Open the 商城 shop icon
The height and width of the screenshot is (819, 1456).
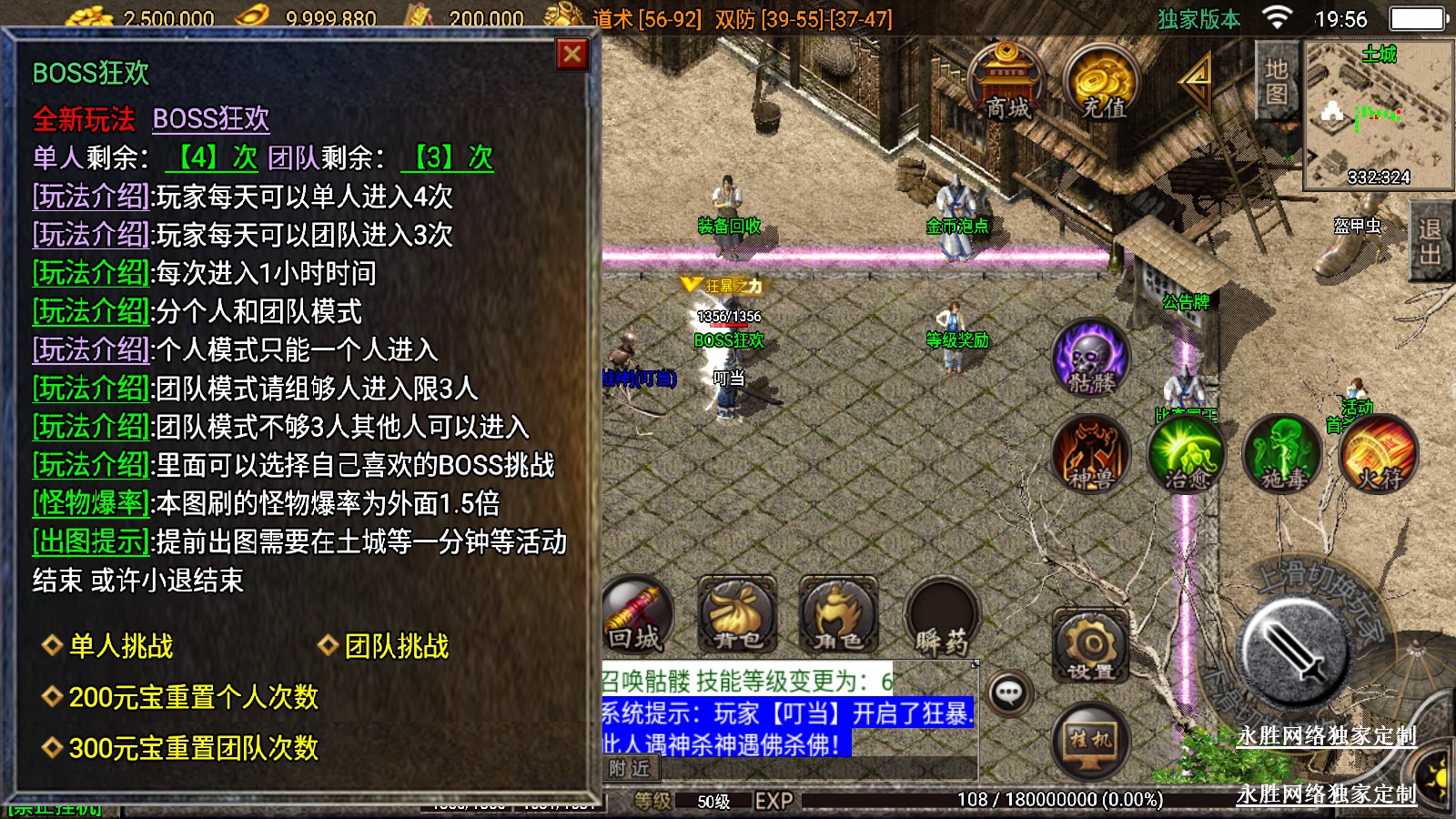click(1006, 82)
